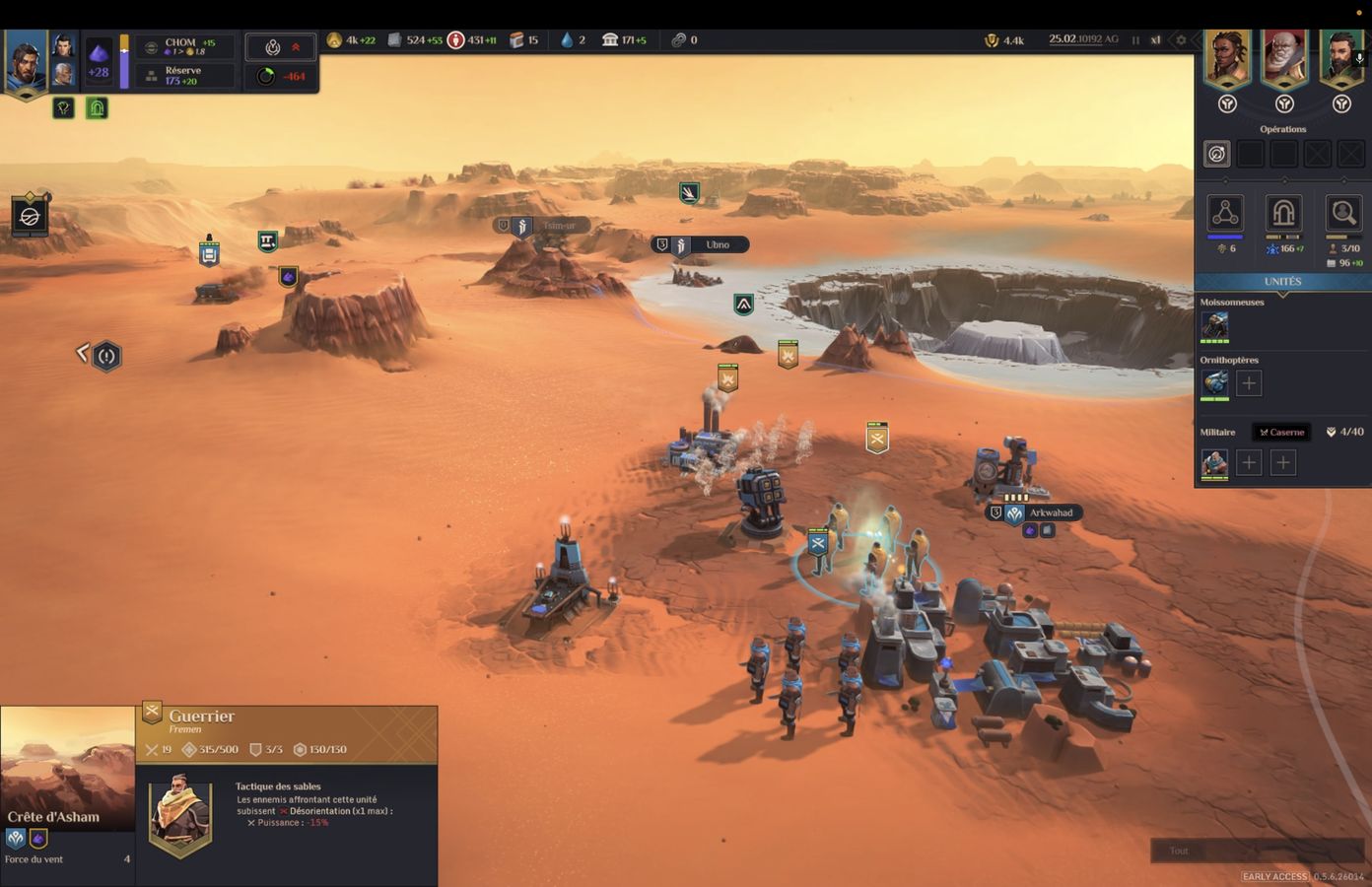Click the Réserve spice stockpile entry

(185, 76)
